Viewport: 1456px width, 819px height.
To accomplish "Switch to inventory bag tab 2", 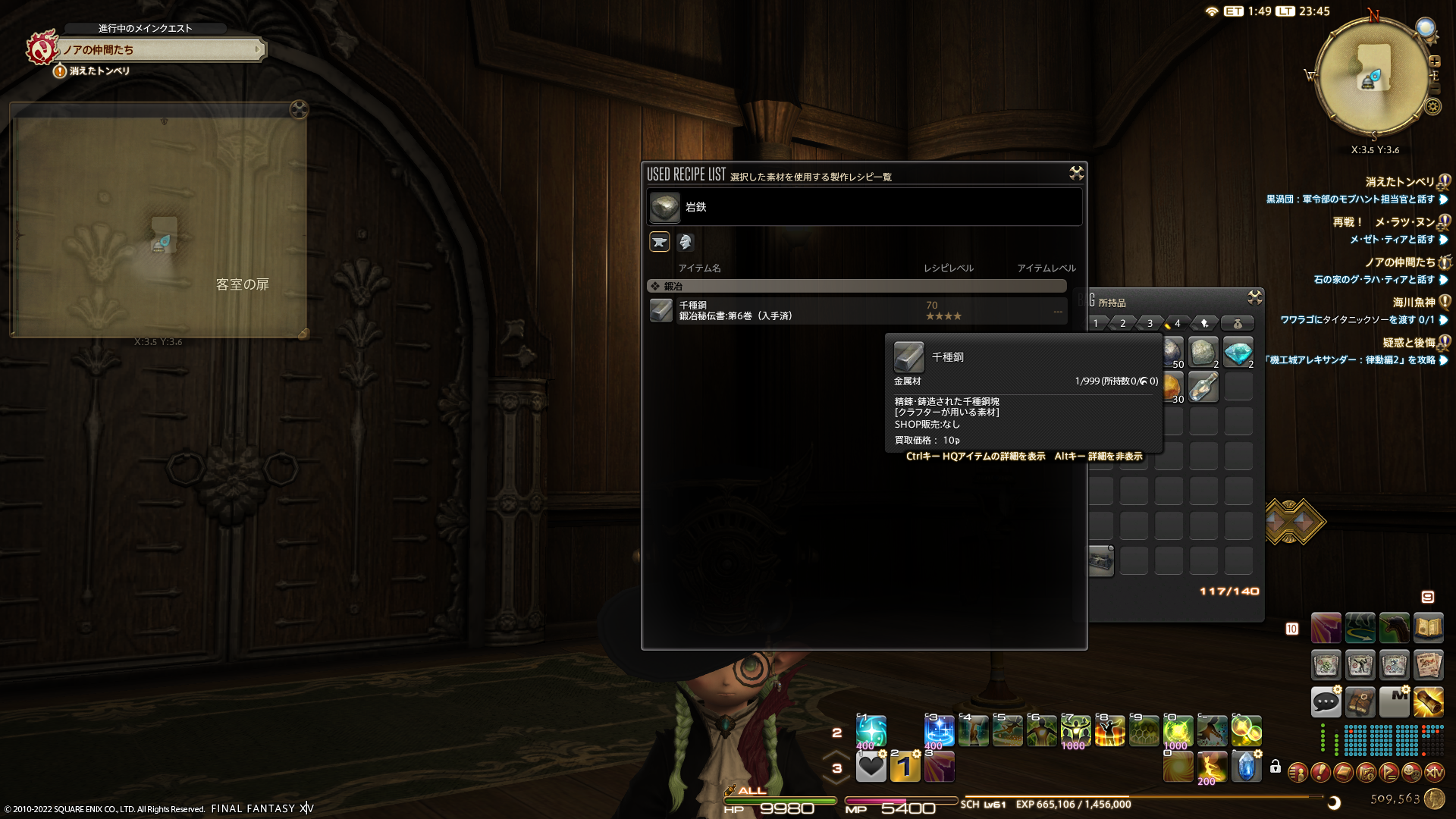I will click(x=1122, y=324).
